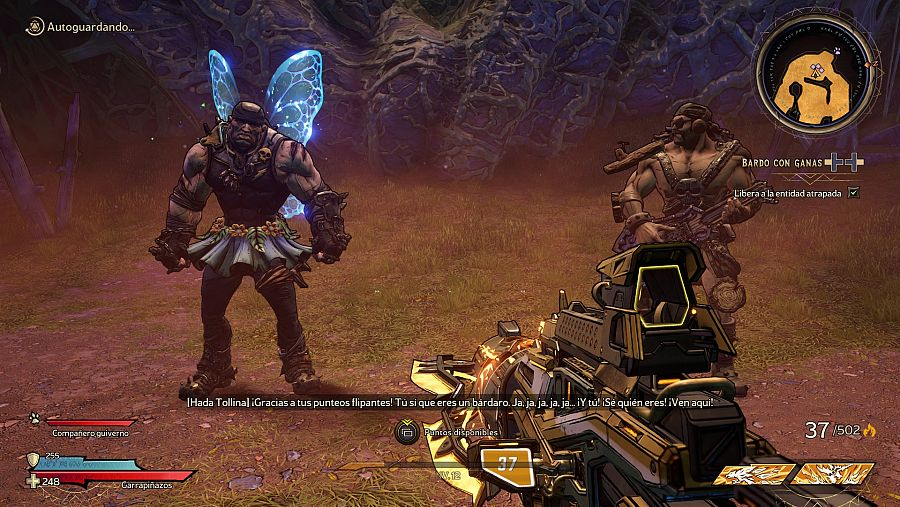Open the Puntos disponibles skill points icon
This screenshot has height=507, width=900.
point(407,432)
